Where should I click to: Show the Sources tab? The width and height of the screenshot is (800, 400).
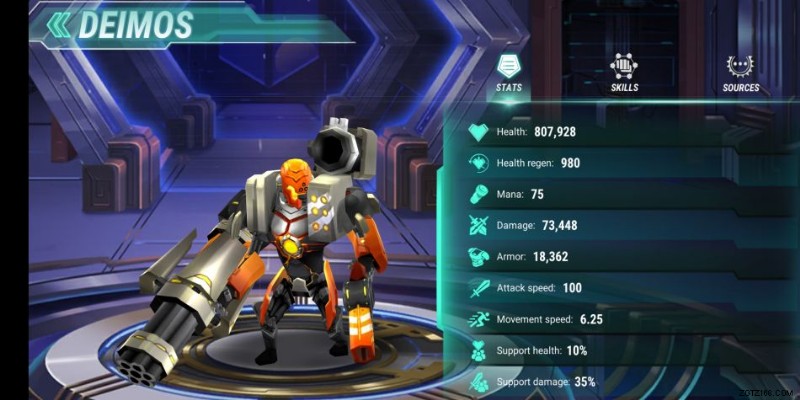pyautogui.click(x=741, y=73)
